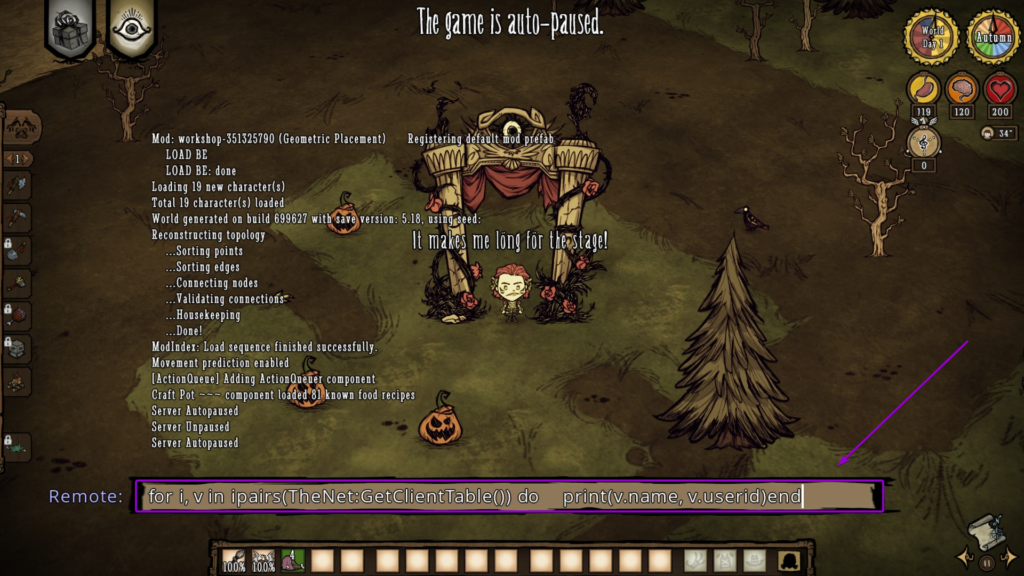Click the pause button beside the map
This screenshot has width=1024, height=576.
point(985,562)
